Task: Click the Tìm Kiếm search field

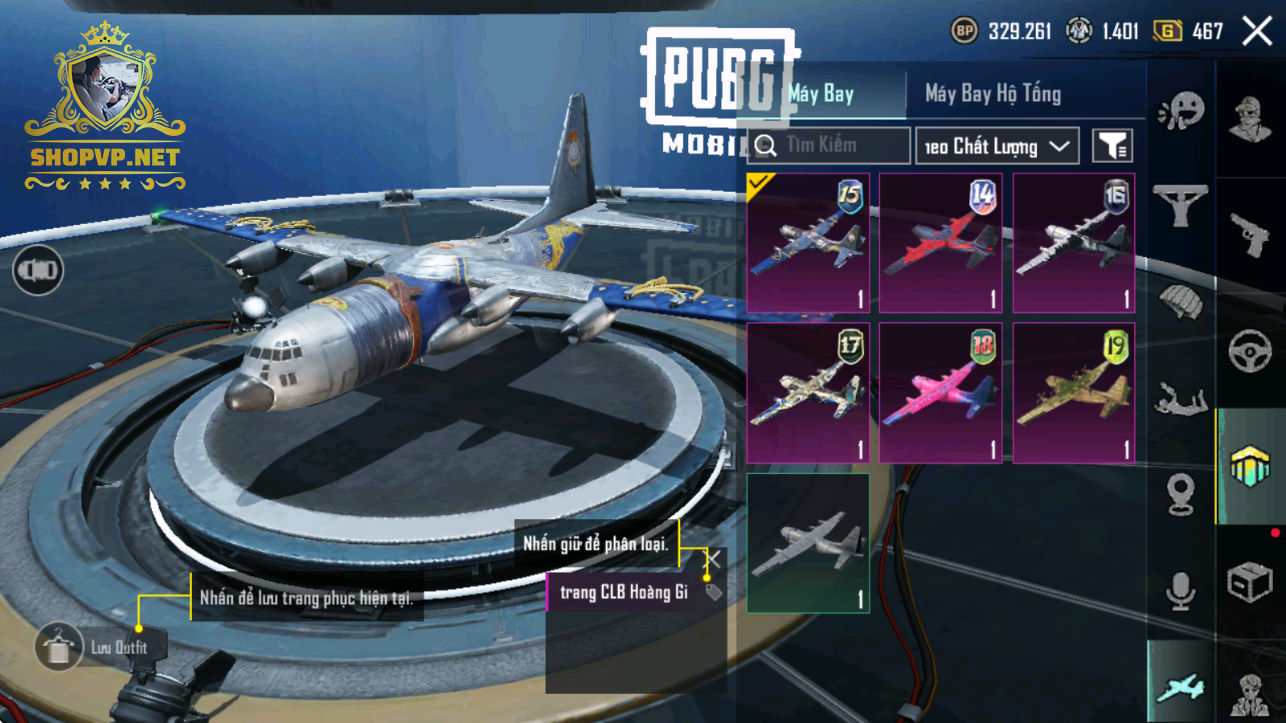Action: [829, 146]
